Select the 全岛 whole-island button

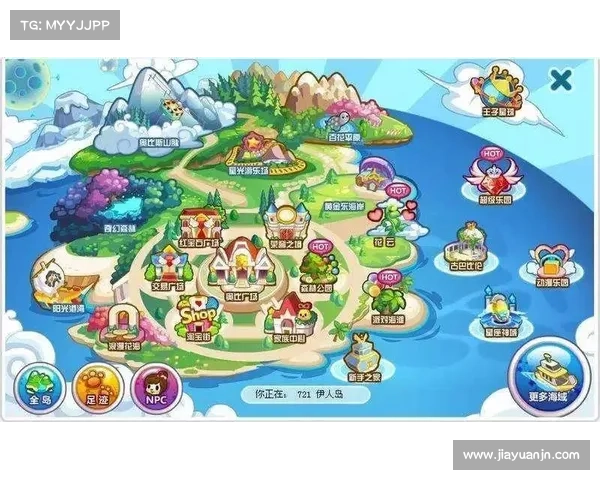39,385
